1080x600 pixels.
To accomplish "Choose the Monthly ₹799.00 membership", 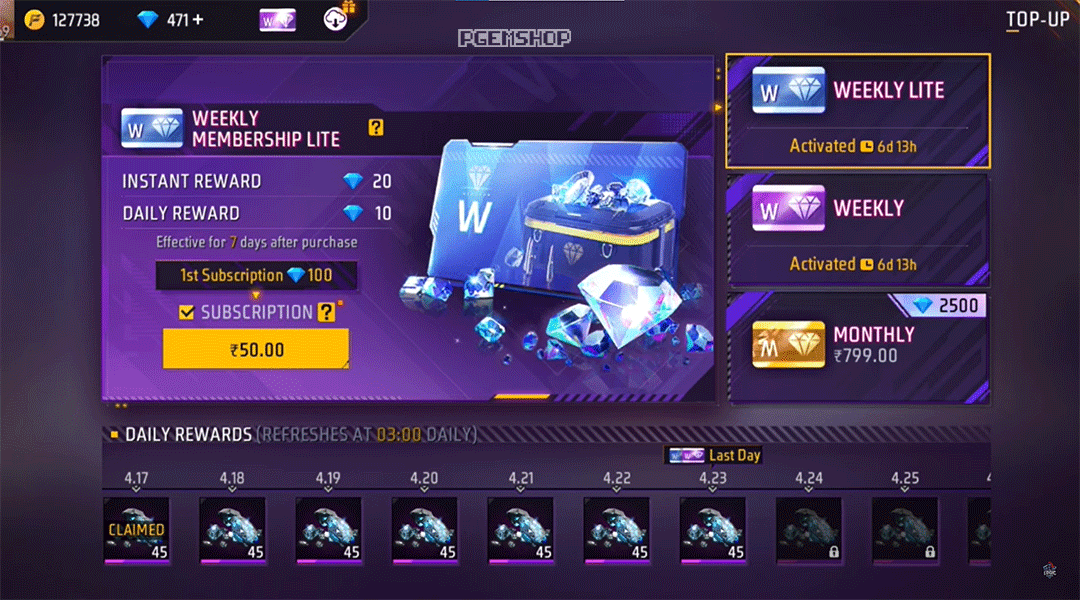I will pos(858,346).
